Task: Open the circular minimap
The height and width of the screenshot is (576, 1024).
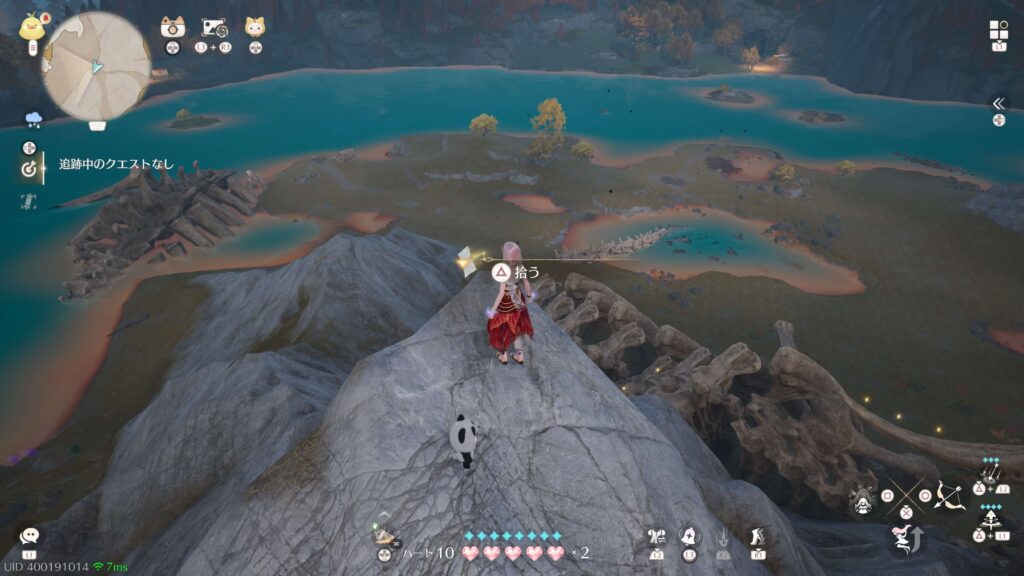Action: tap(96, 65)
